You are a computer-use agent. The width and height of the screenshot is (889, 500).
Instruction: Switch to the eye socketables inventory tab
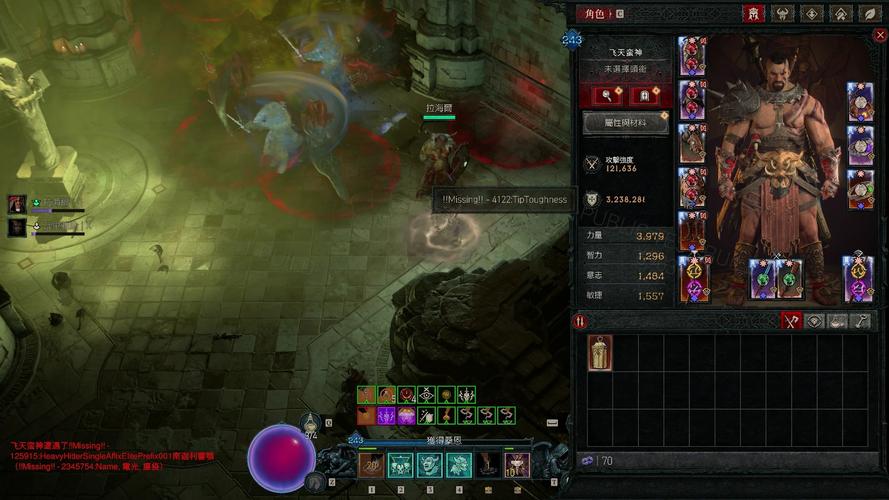click(x=815, y=321)
